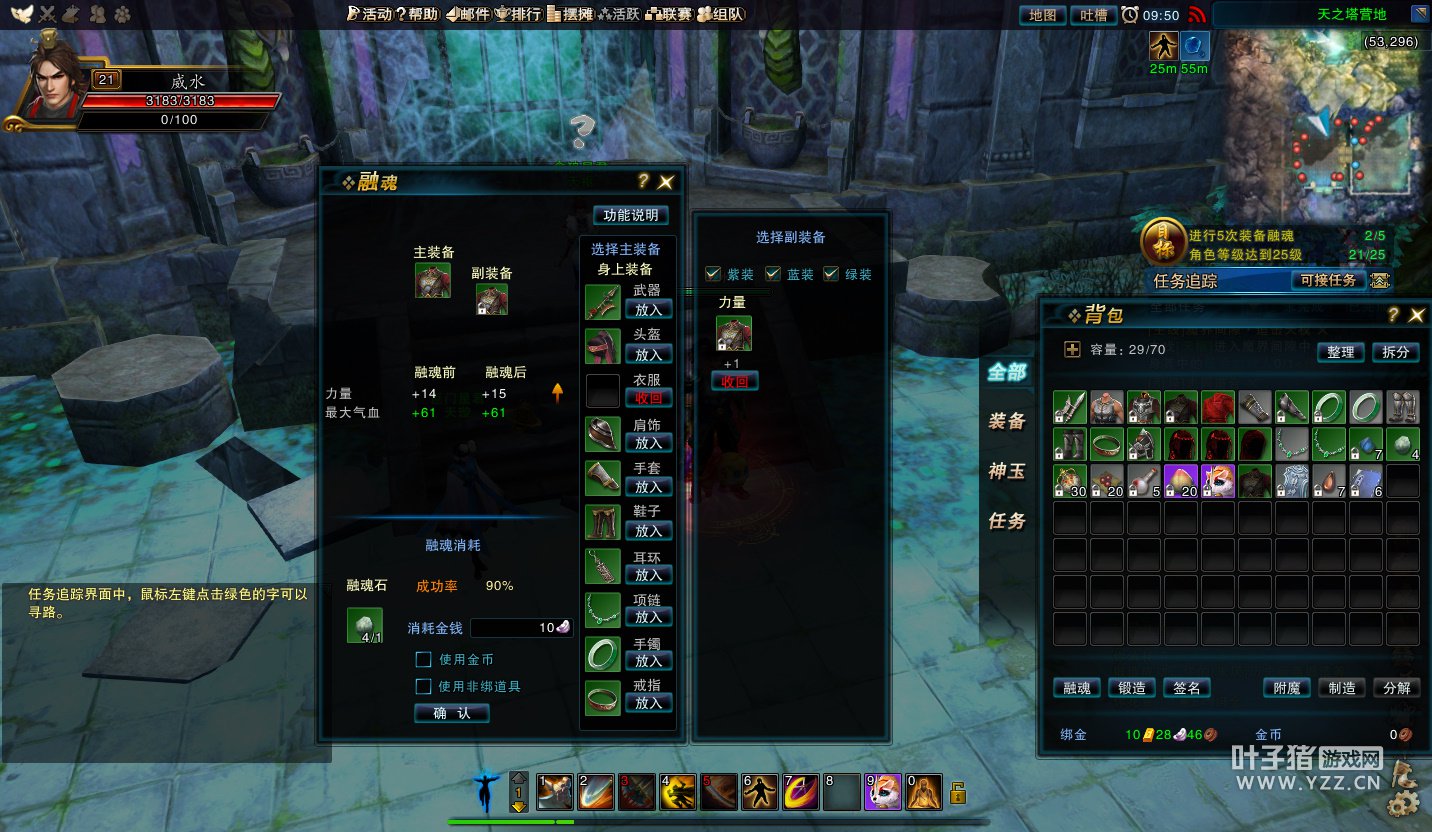Toggle the 使用非绑道具 checkbox
Viewport: 1432px width, 832px height.
coord(424,687)
